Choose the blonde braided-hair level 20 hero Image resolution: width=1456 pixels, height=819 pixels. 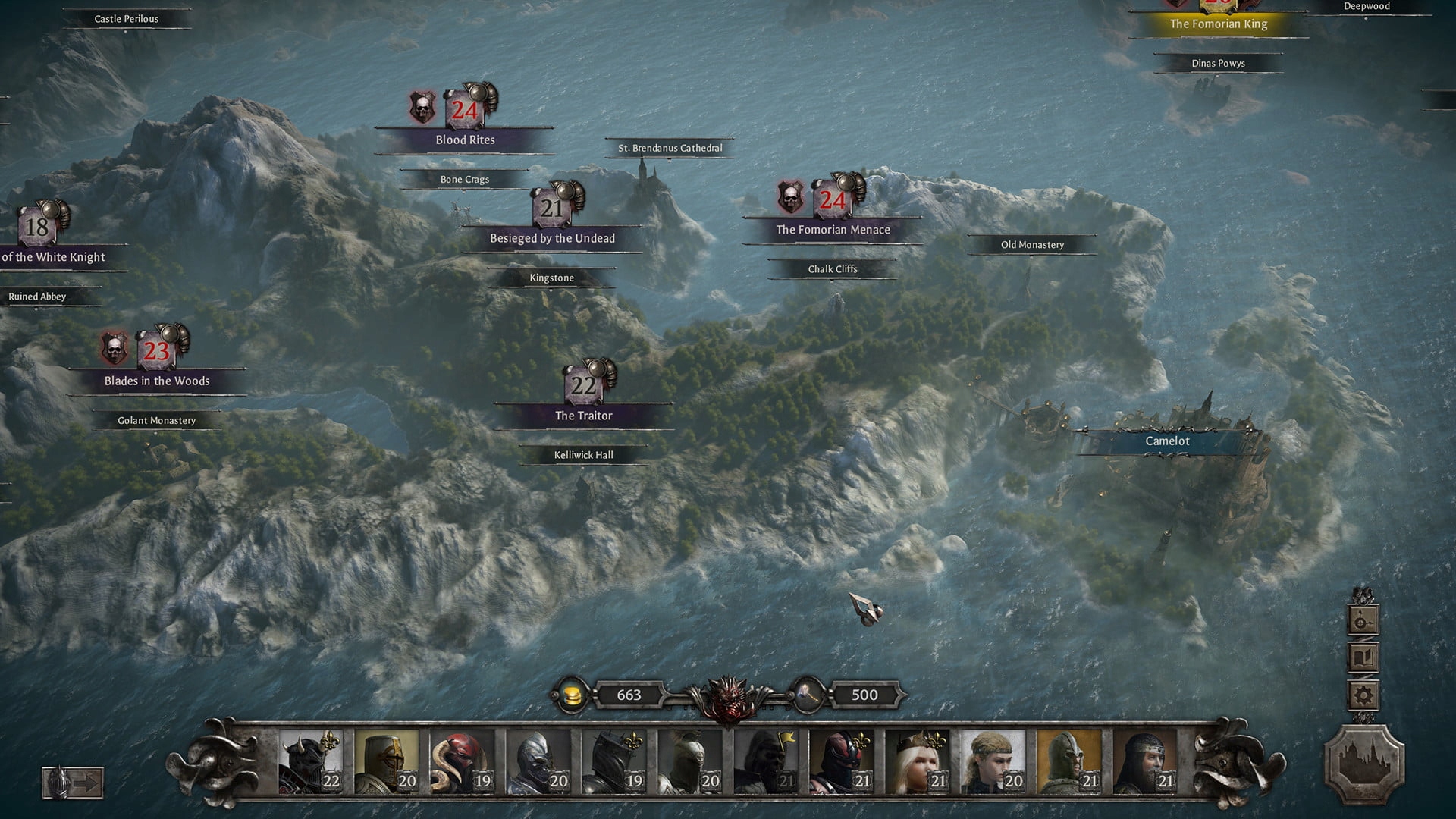tap(993, 762)
